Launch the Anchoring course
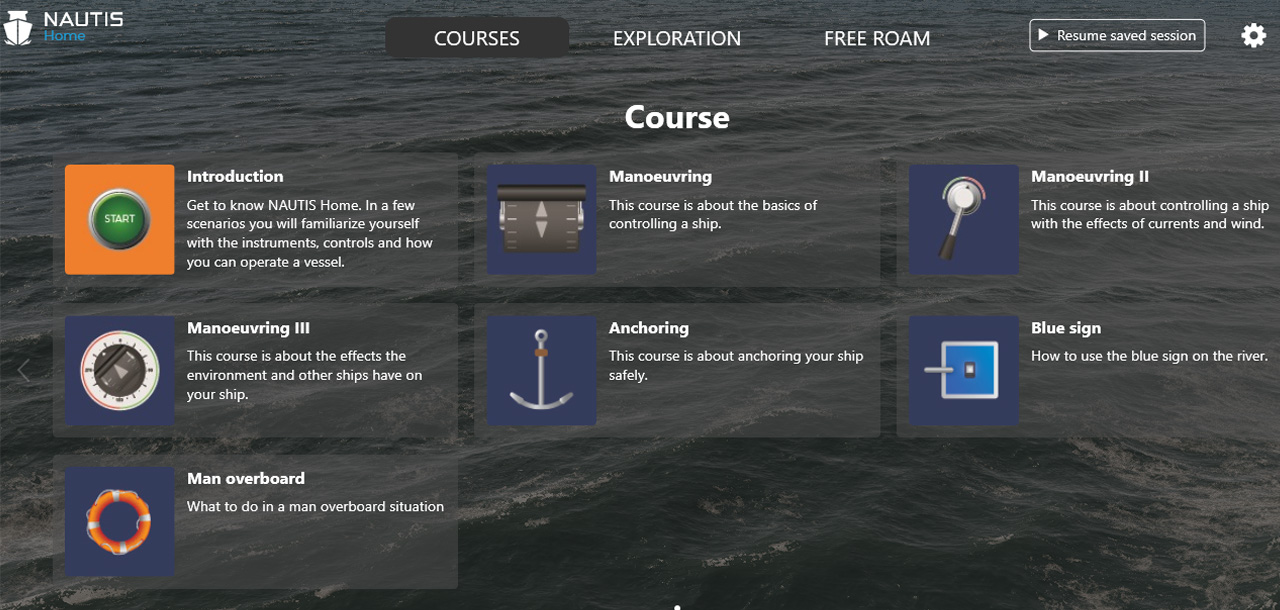Screen dimensions: 1280x610 542,371
